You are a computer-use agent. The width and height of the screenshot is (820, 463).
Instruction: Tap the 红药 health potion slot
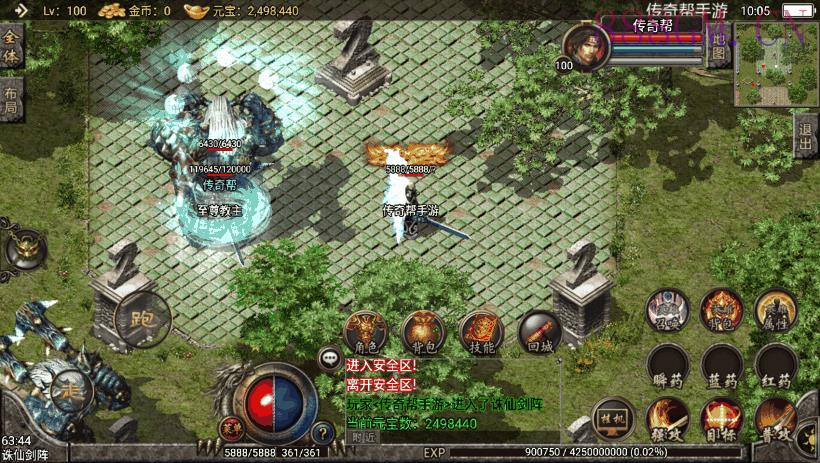(775, 365)
